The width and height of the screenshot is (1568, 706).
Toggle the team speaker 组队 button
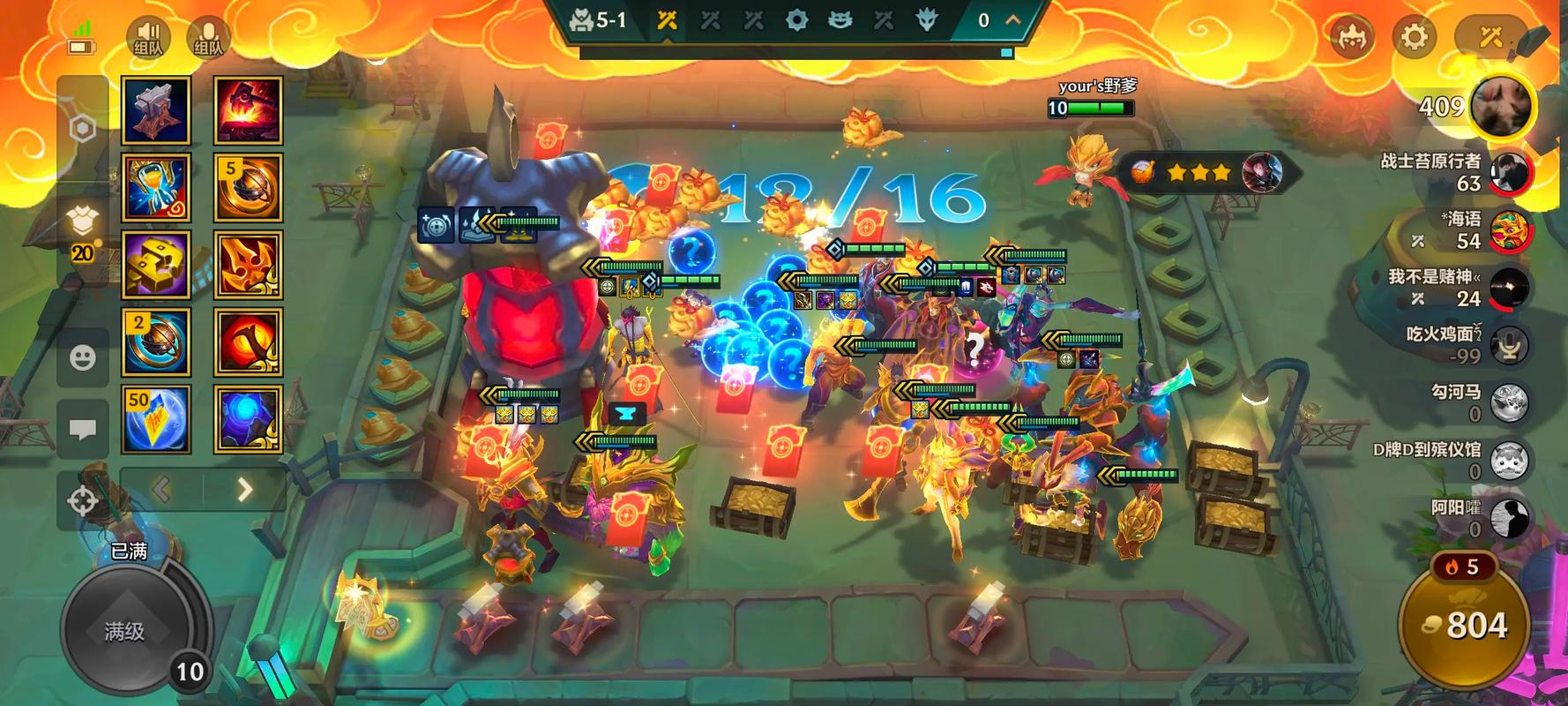[x=148, y=38]
